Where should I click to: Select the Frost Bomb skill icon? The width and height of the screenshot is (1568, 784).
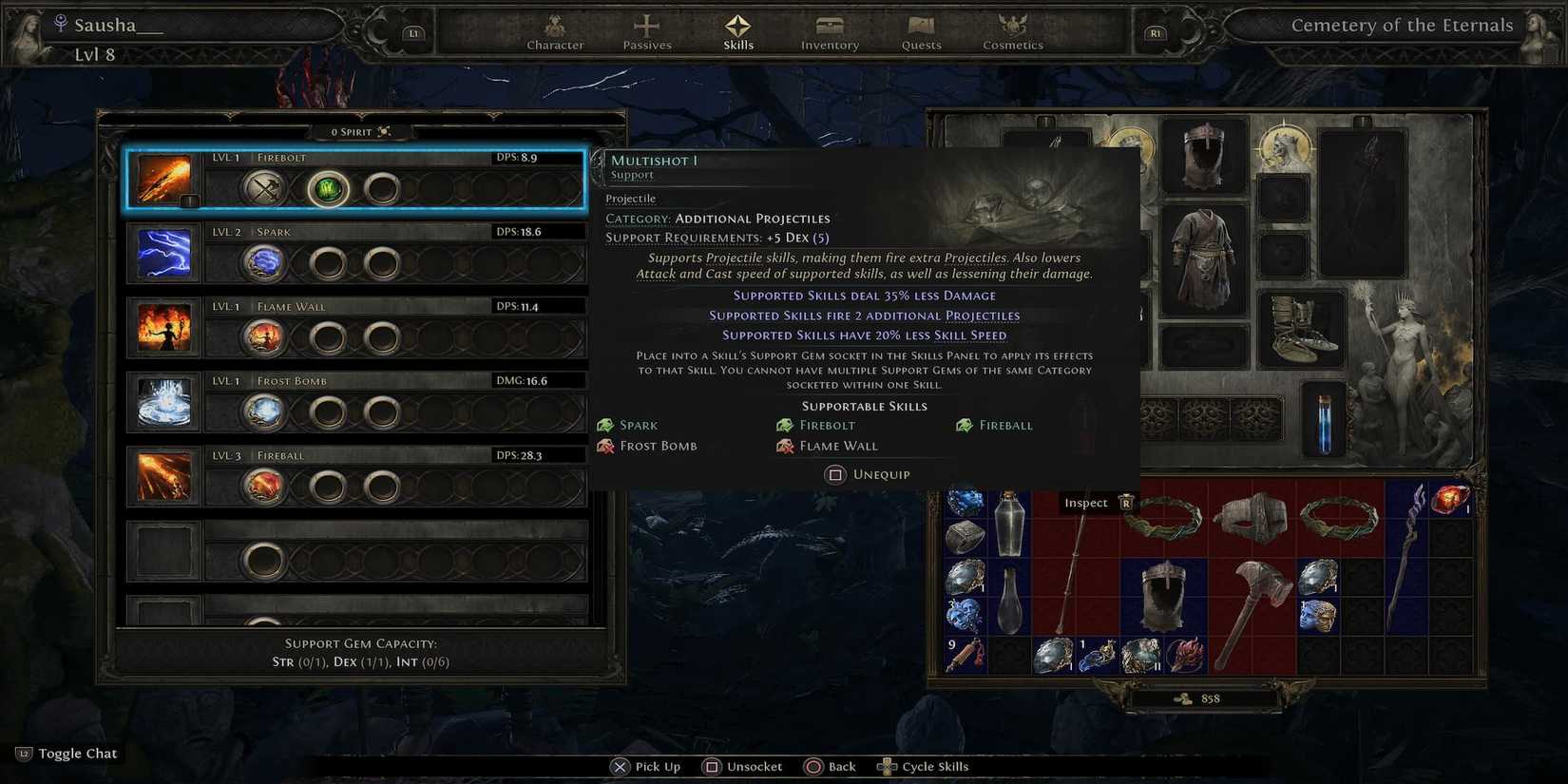point(163,403)
